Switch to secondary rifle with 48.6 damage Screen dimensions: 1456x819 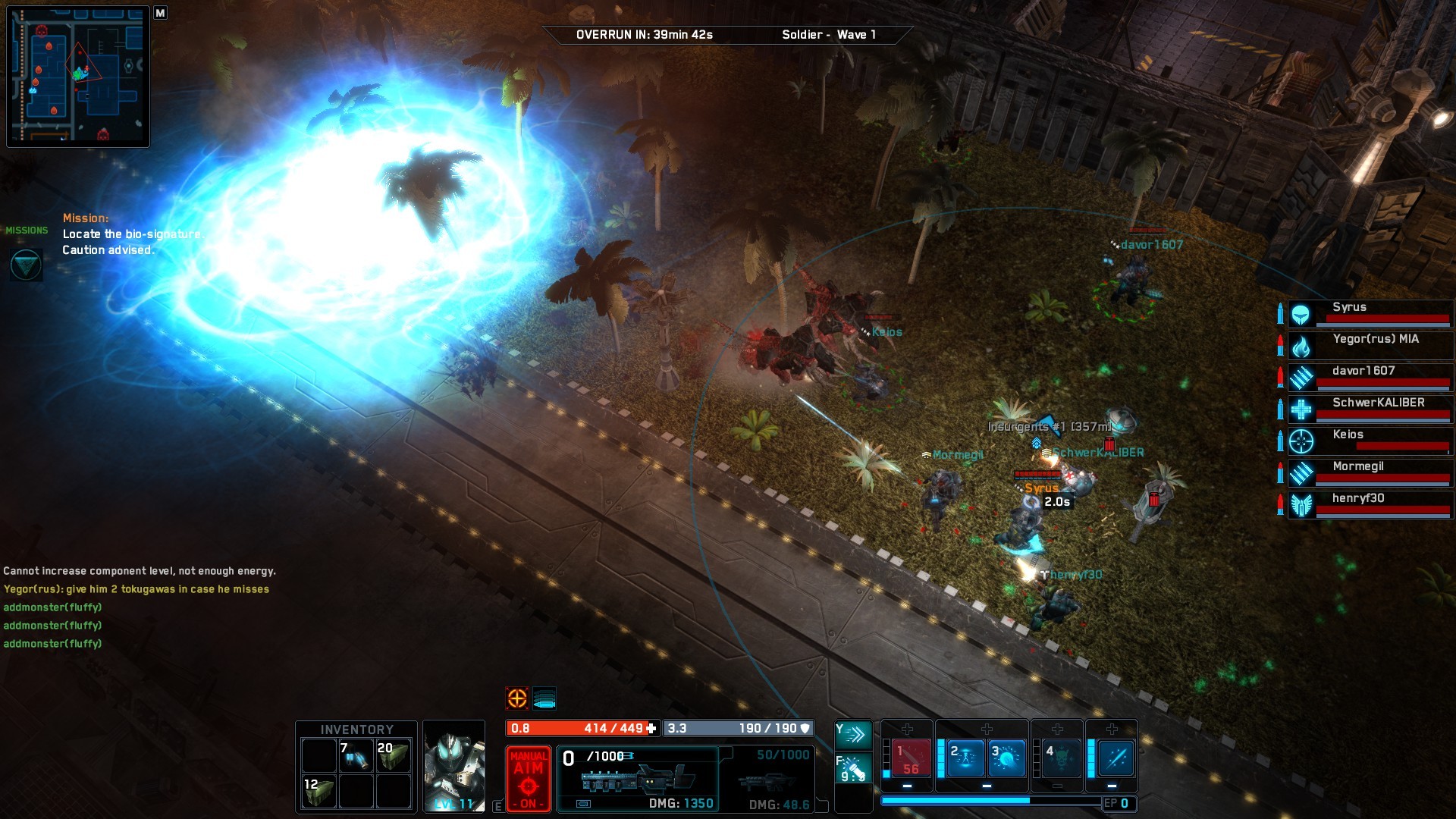tap(767, 780)
